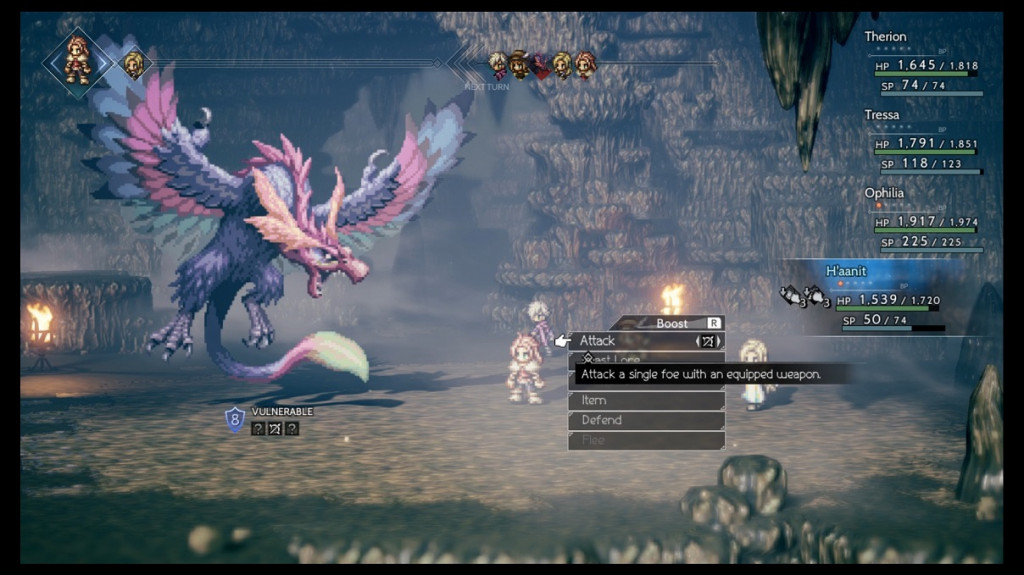Image resolution: width=1024 pixels, height=575 pixels.
Task: Click the large active-turn portrait in turn order
Action: [x=77, y=61]
